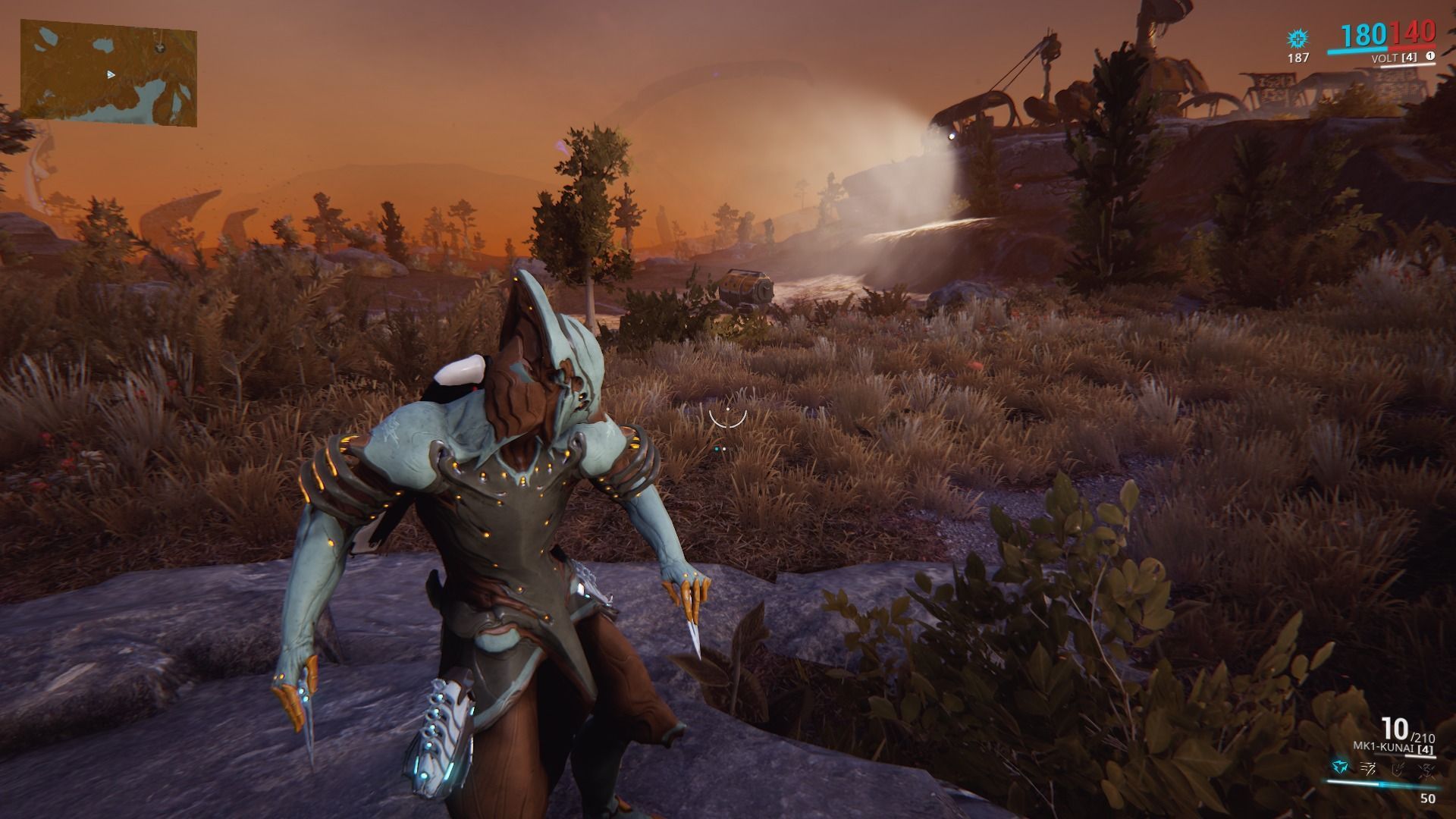
Task: Activate the Electric Shield ability icon
Action: (x=1399, y=769)
